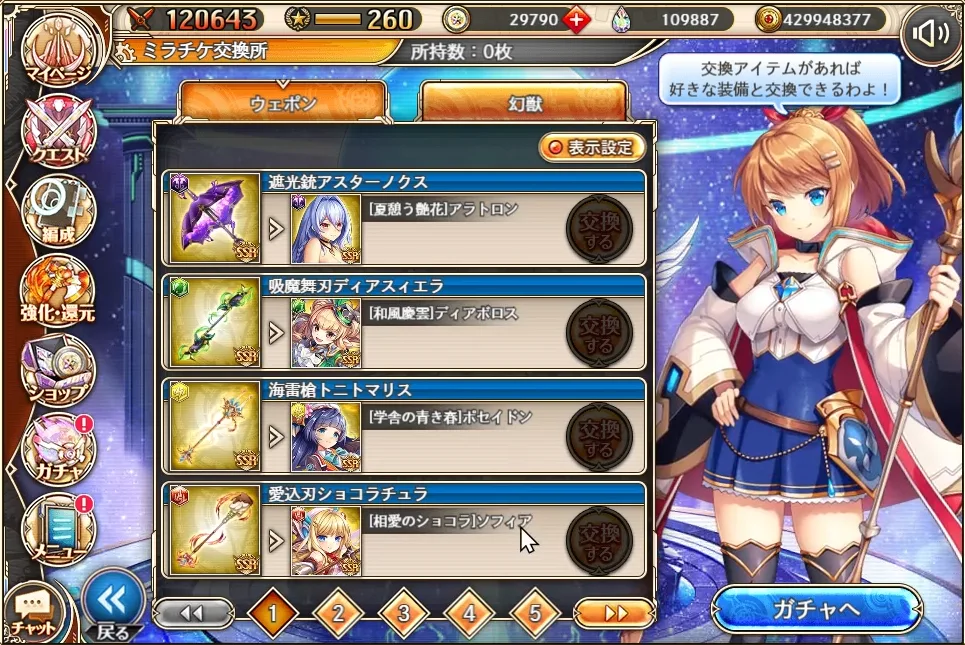This screenshot has width=965, height=645.
Task: Open the 表示設定 display settings
Action: pos(591,148)
